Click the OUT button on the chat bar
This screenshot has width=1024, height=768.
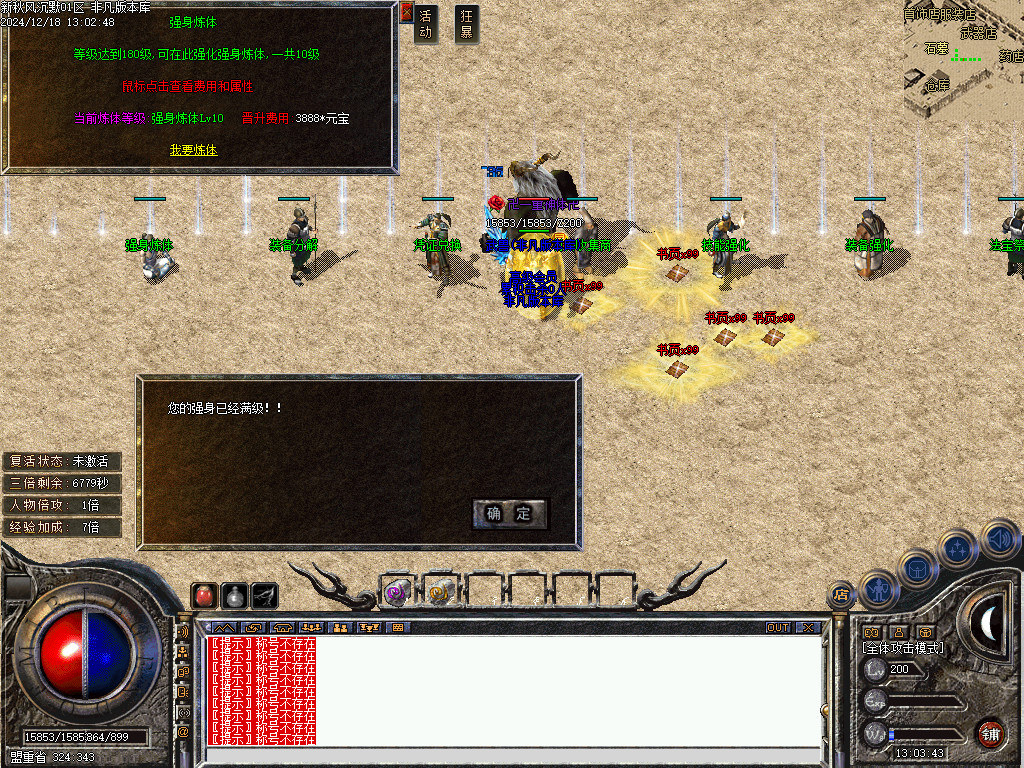pos(778,627)
